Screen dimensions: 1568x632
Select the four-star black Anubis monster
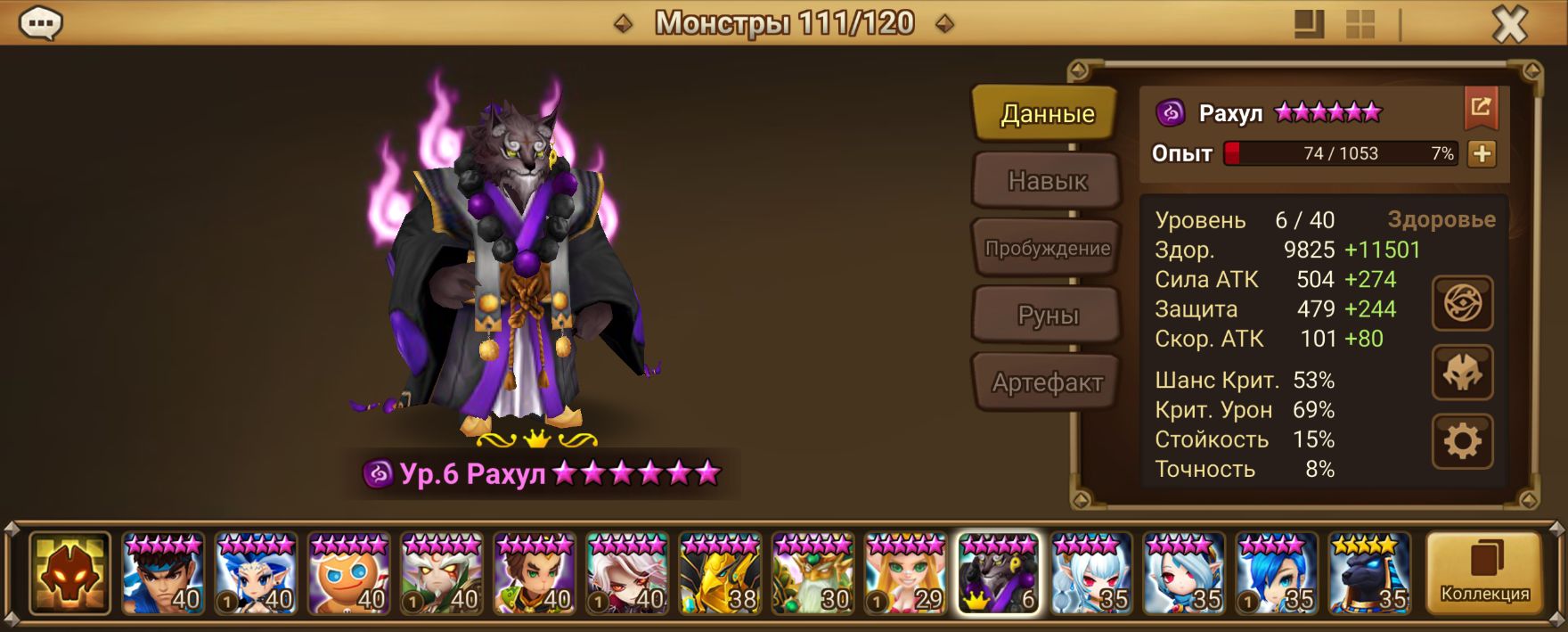click(x=1369, y=573)
